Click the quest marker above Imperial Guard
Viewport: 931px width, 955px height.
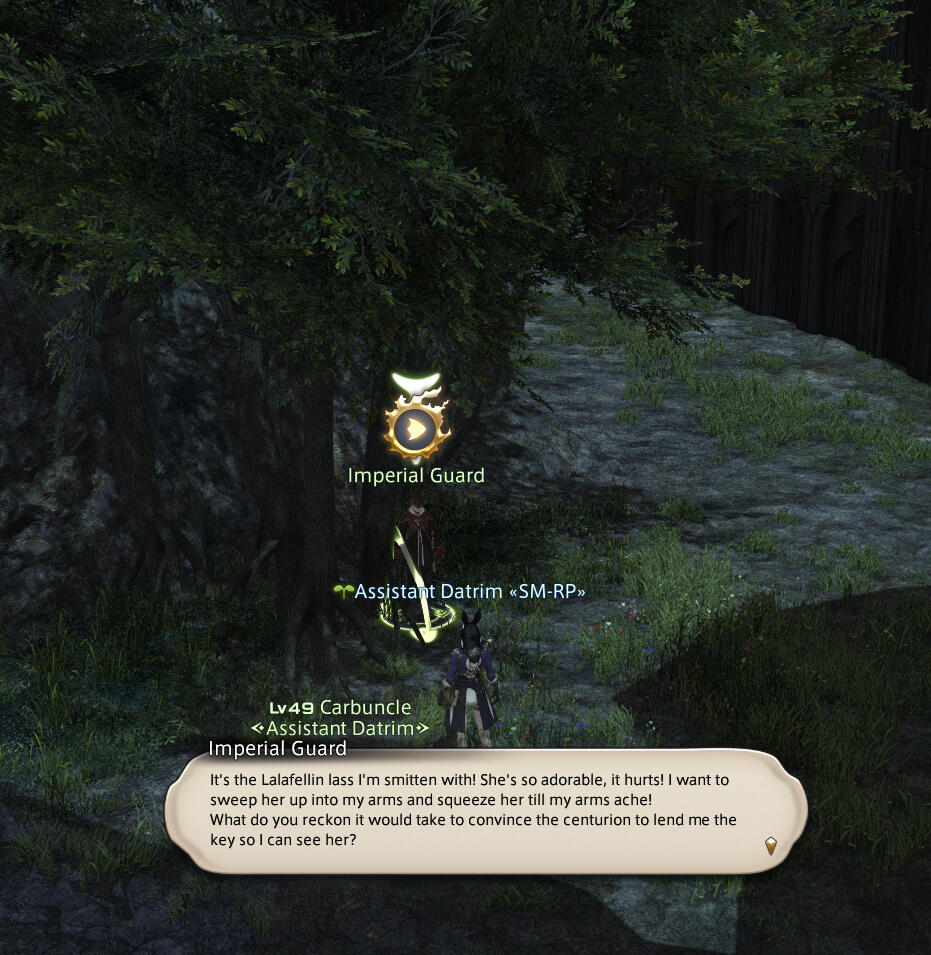point(416,428)
